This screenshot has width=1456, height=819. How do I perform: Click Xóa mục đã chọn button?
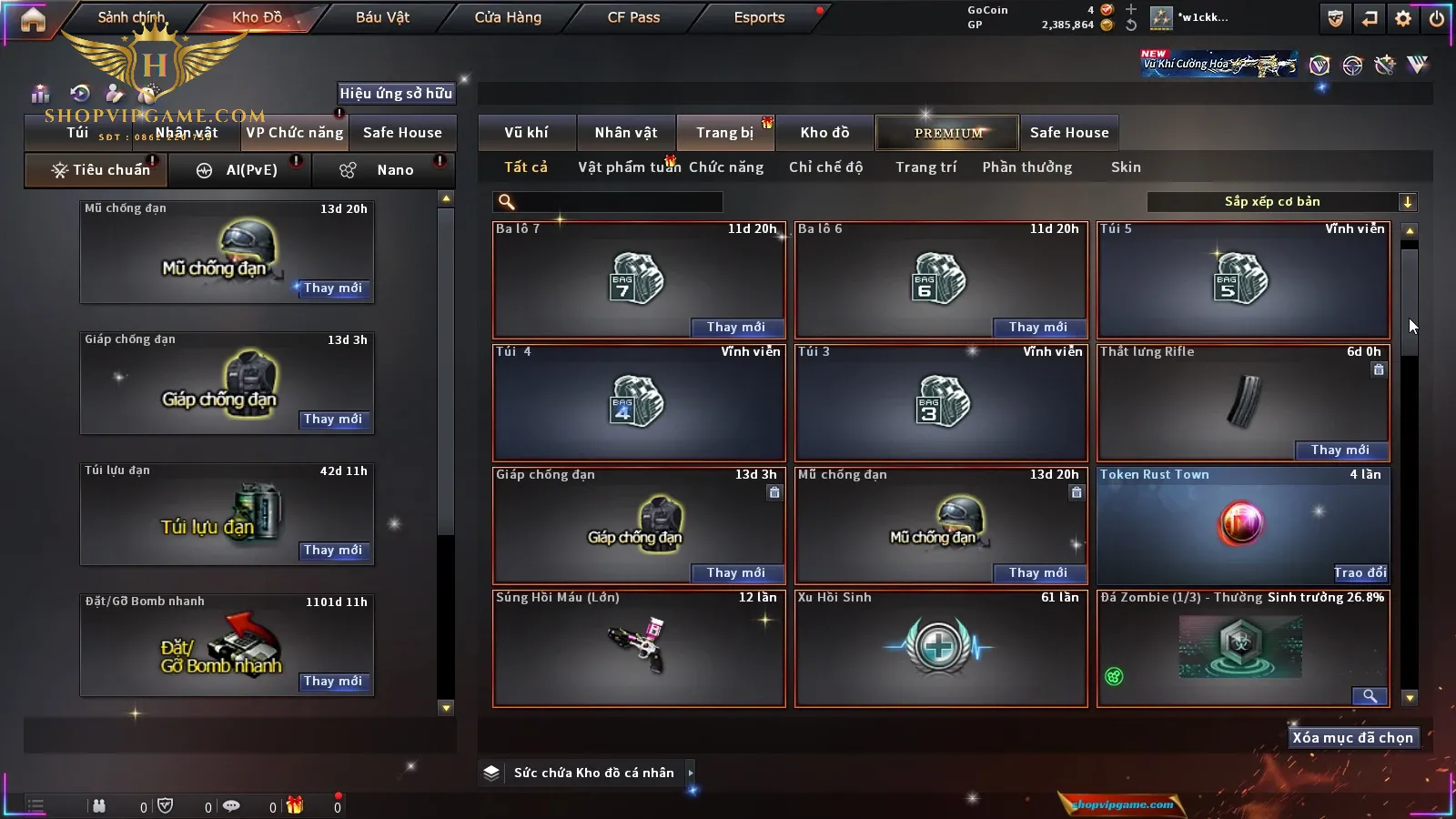click(1352, 738)
